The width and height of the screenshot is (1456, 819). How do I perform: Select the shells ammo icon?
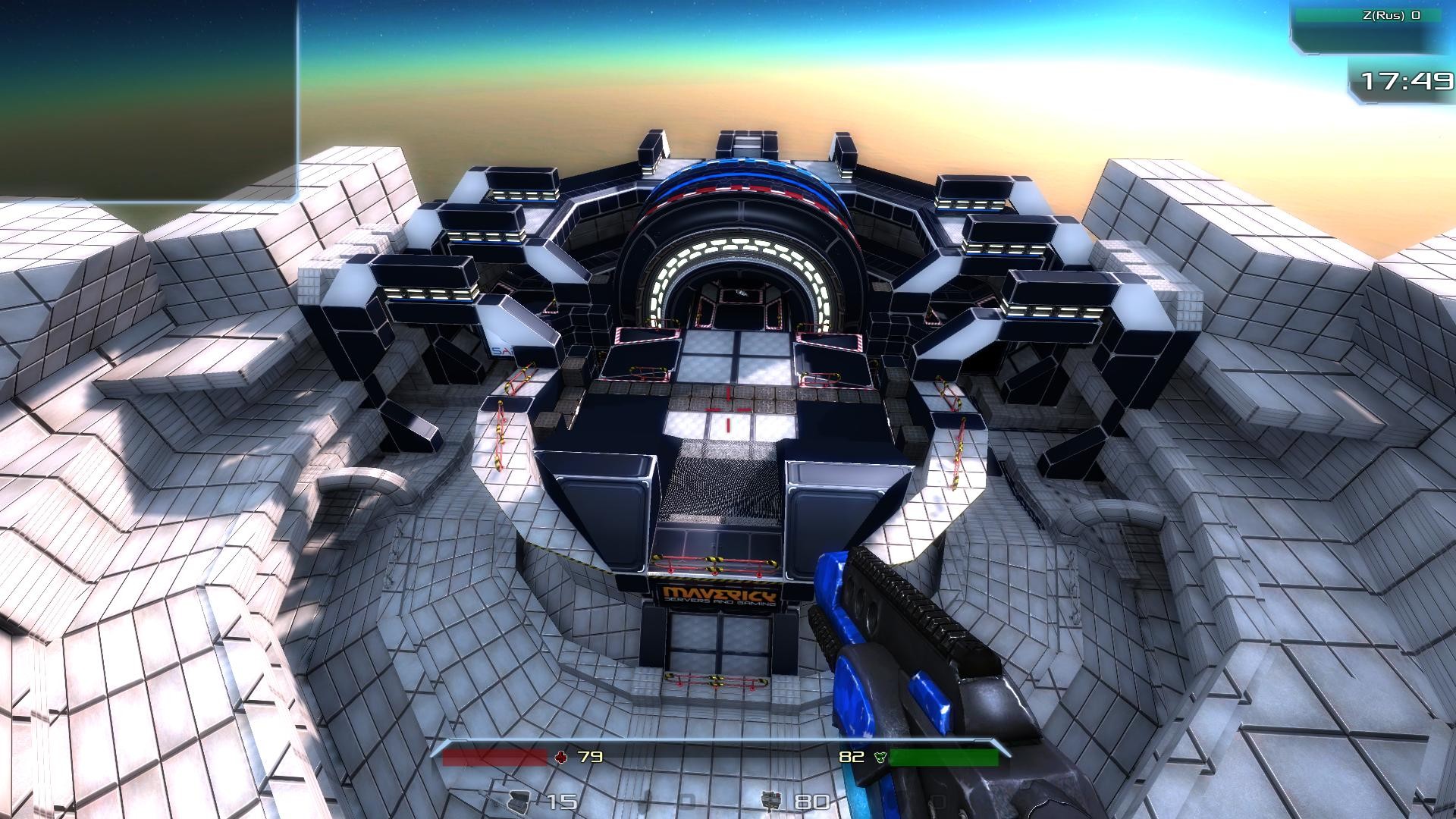[517, 801]
